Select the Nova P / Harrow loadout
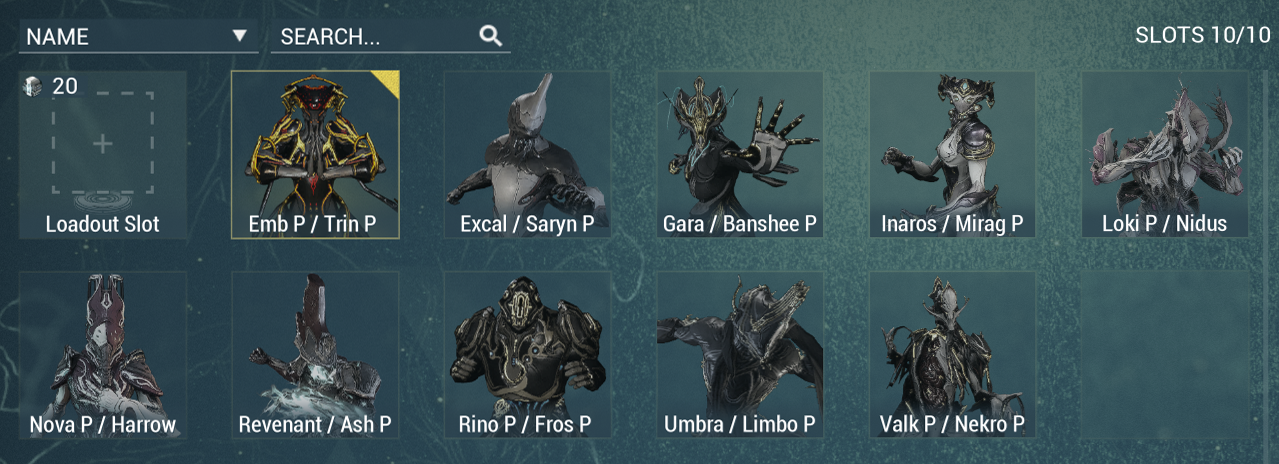This screenshot has height=464, width=1279. click(102, 354)
